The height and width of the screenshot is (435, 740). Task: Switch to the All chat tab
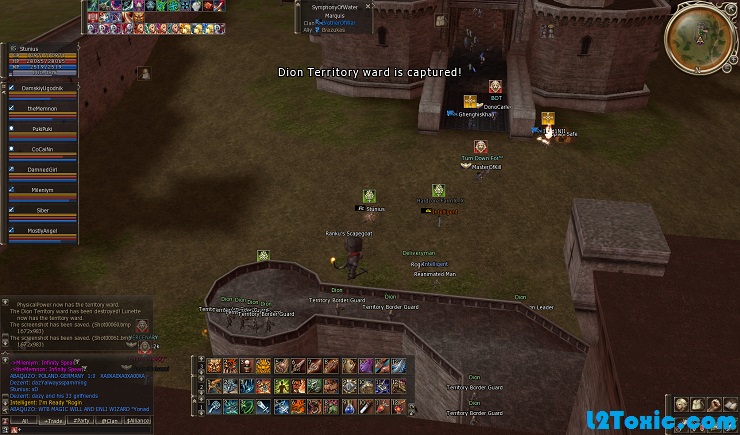pos(22,421)
